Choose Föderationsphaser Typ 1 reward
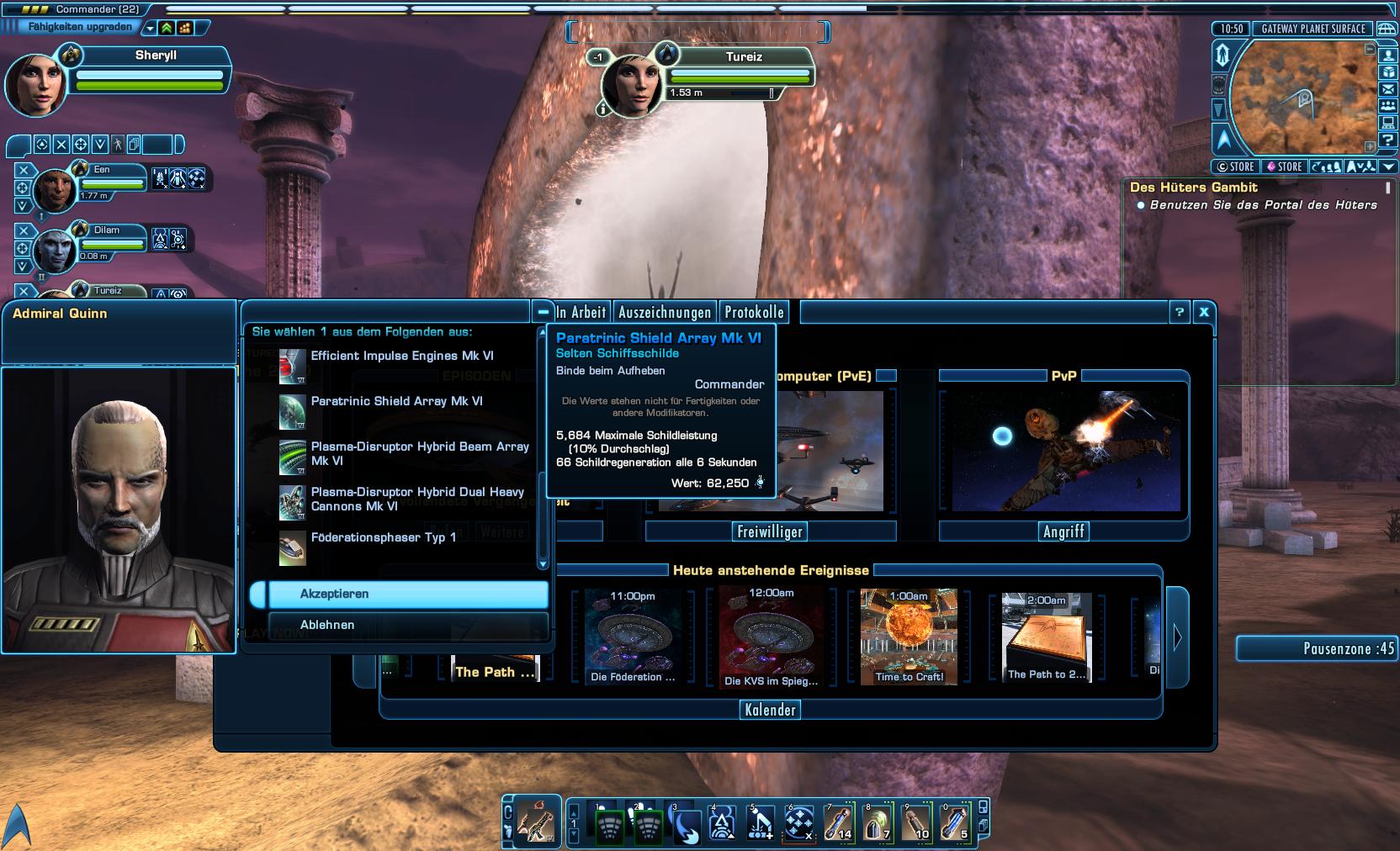This screenshot has width=1400, height=851. point(383,538)
